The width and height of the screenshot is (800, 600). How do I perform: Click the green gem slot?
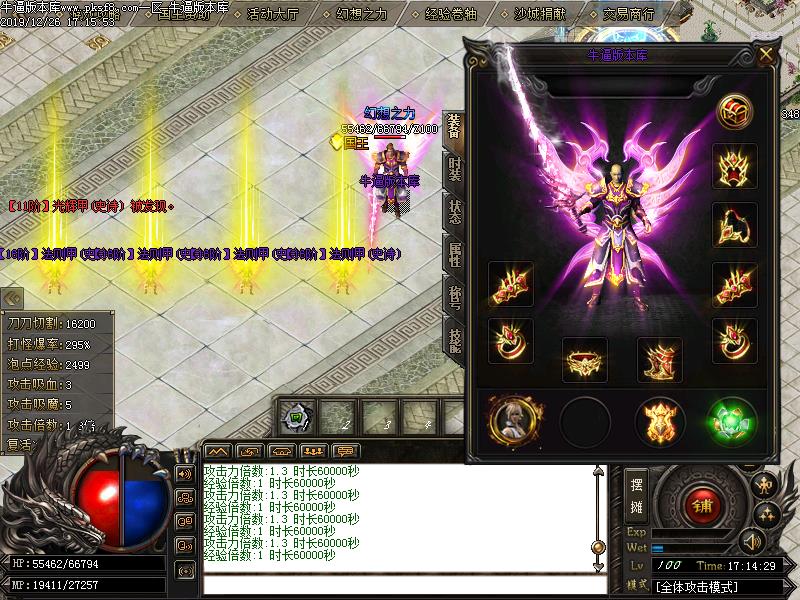coord(731,421)
